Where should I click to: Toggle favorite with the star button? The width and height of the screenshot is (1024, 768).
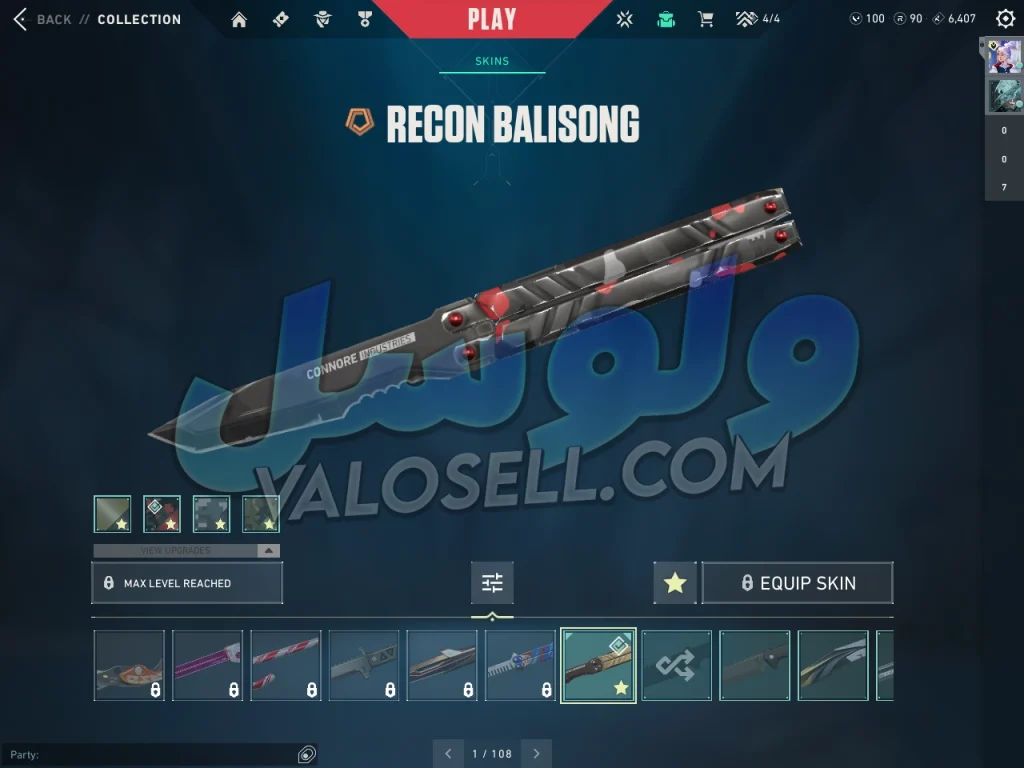(675, 583)
